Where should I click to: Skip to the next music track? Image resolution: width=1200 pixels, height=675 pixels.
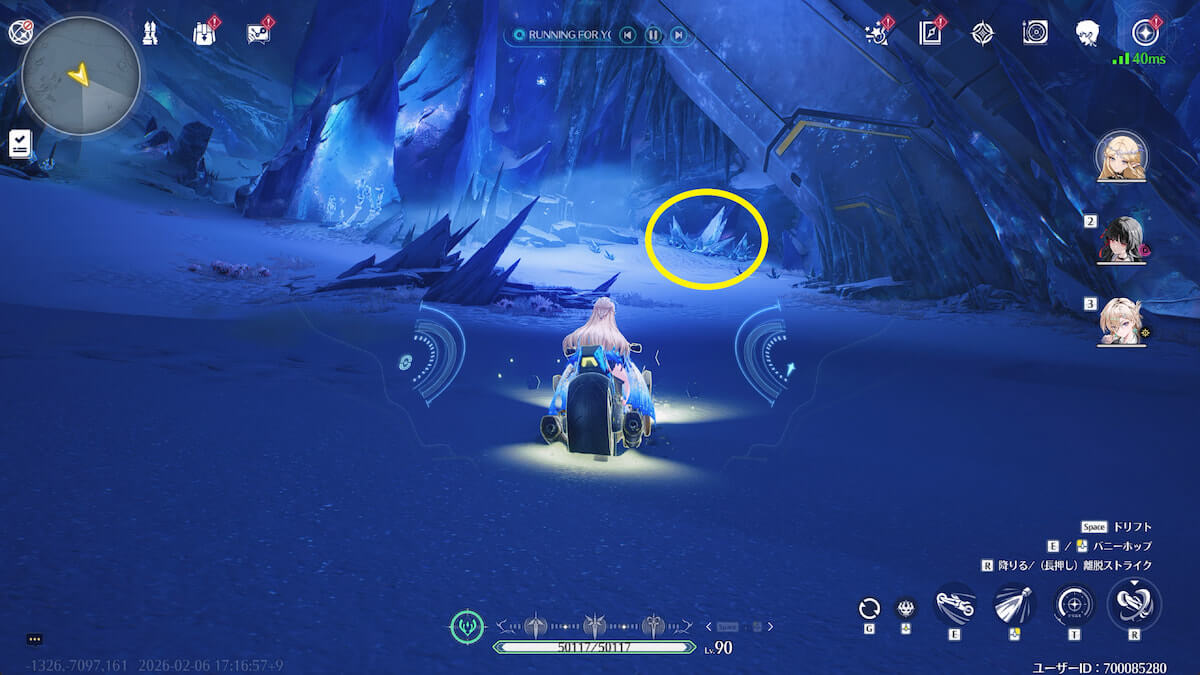pos(679,36)
